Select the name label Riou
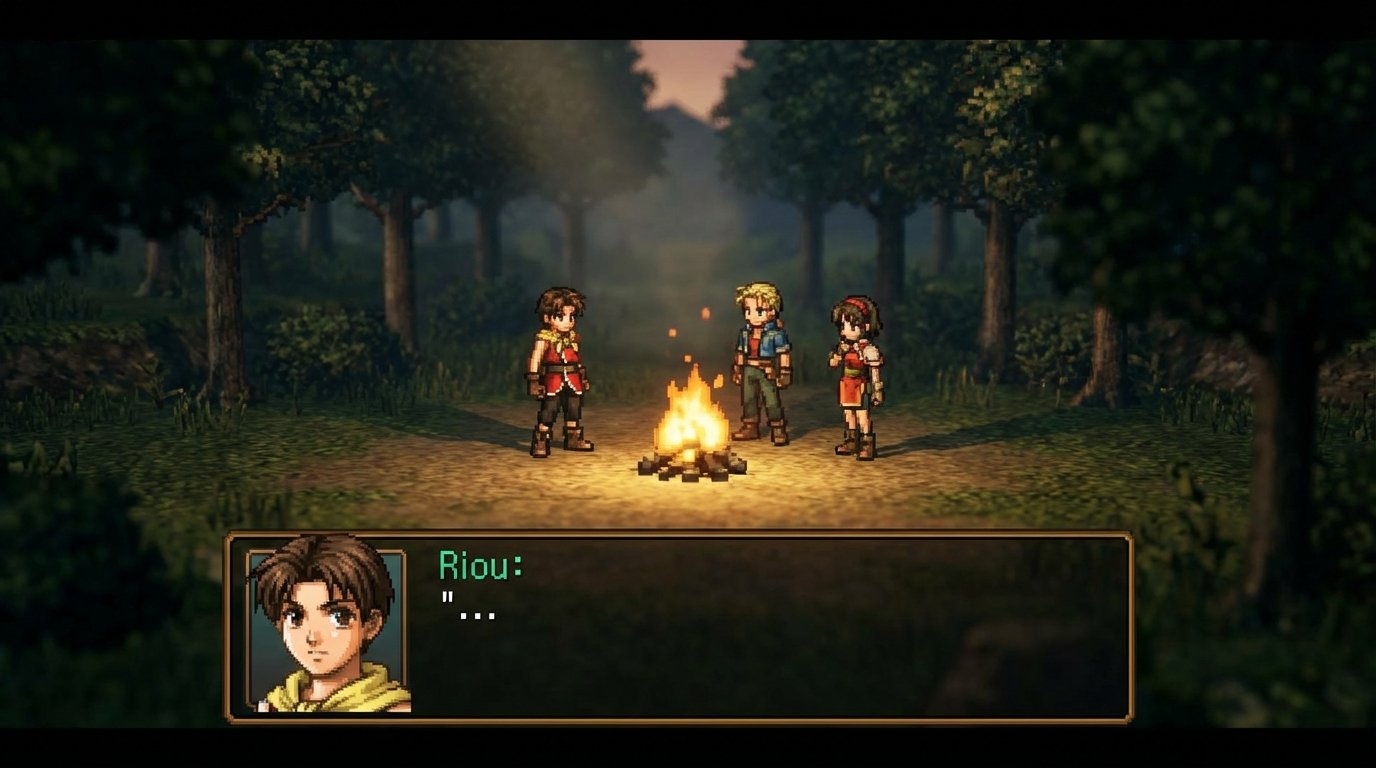 pos(478,562)
